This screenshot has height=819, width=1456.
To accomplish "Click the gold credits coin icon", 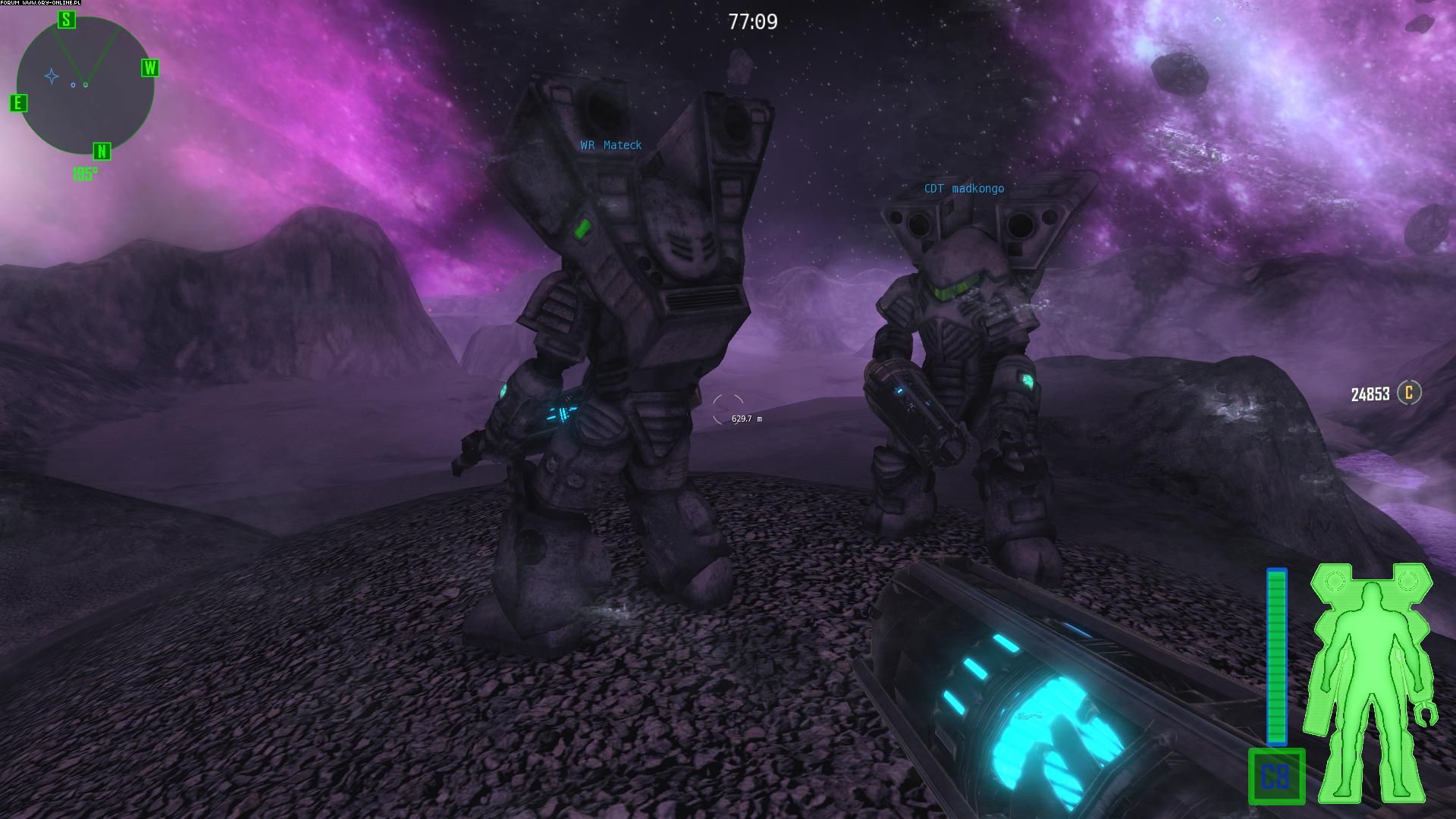I will click(1409, 393).
